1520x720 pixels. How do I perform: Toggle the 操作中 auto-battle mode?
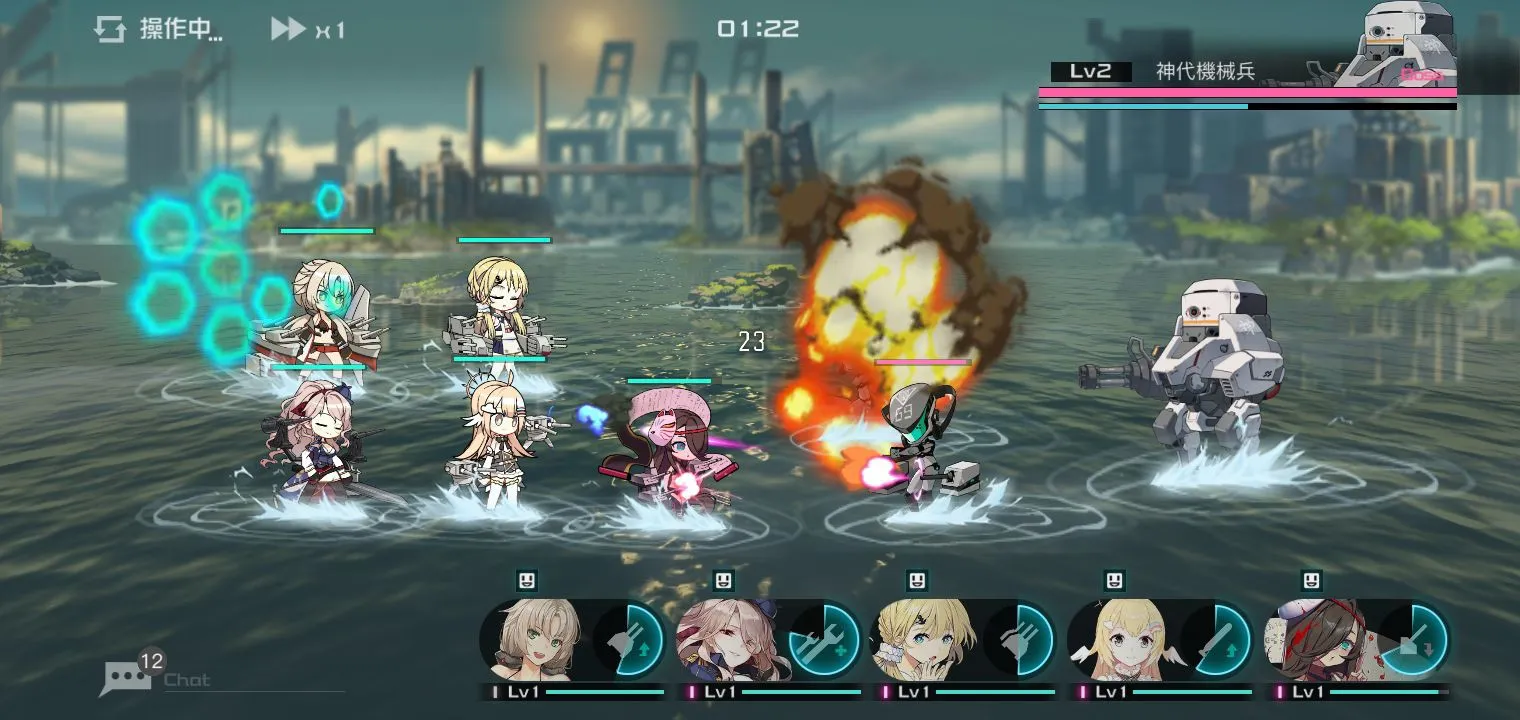[158, 29]
